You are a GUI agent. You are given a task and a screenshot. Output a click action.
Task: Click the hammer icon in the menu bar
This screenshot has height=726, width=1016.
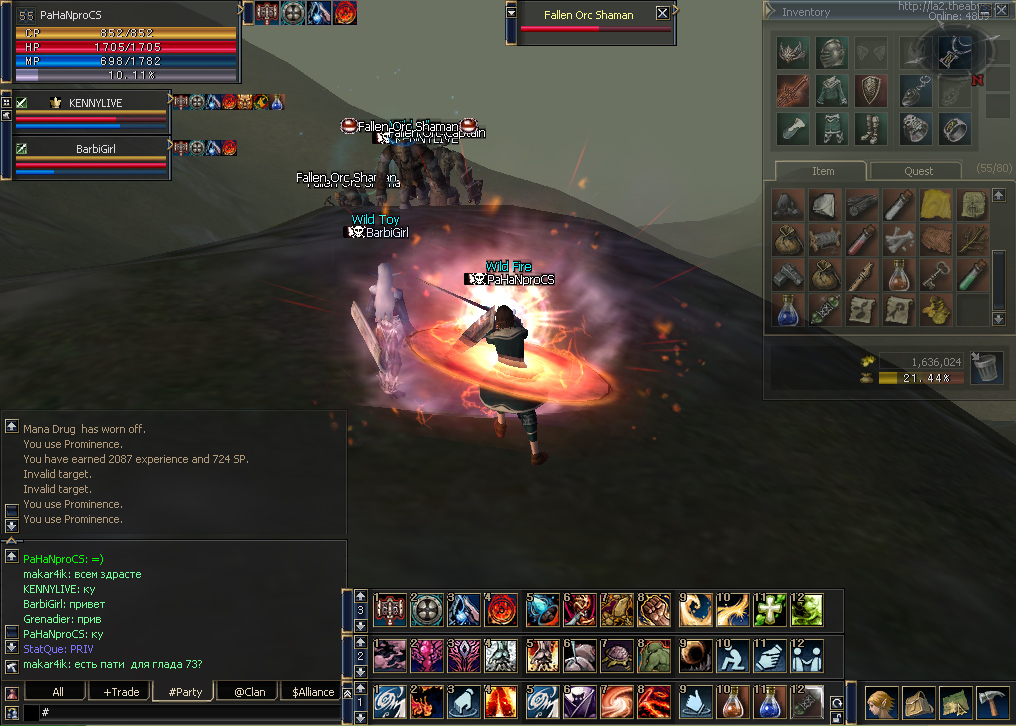[991, 702]
